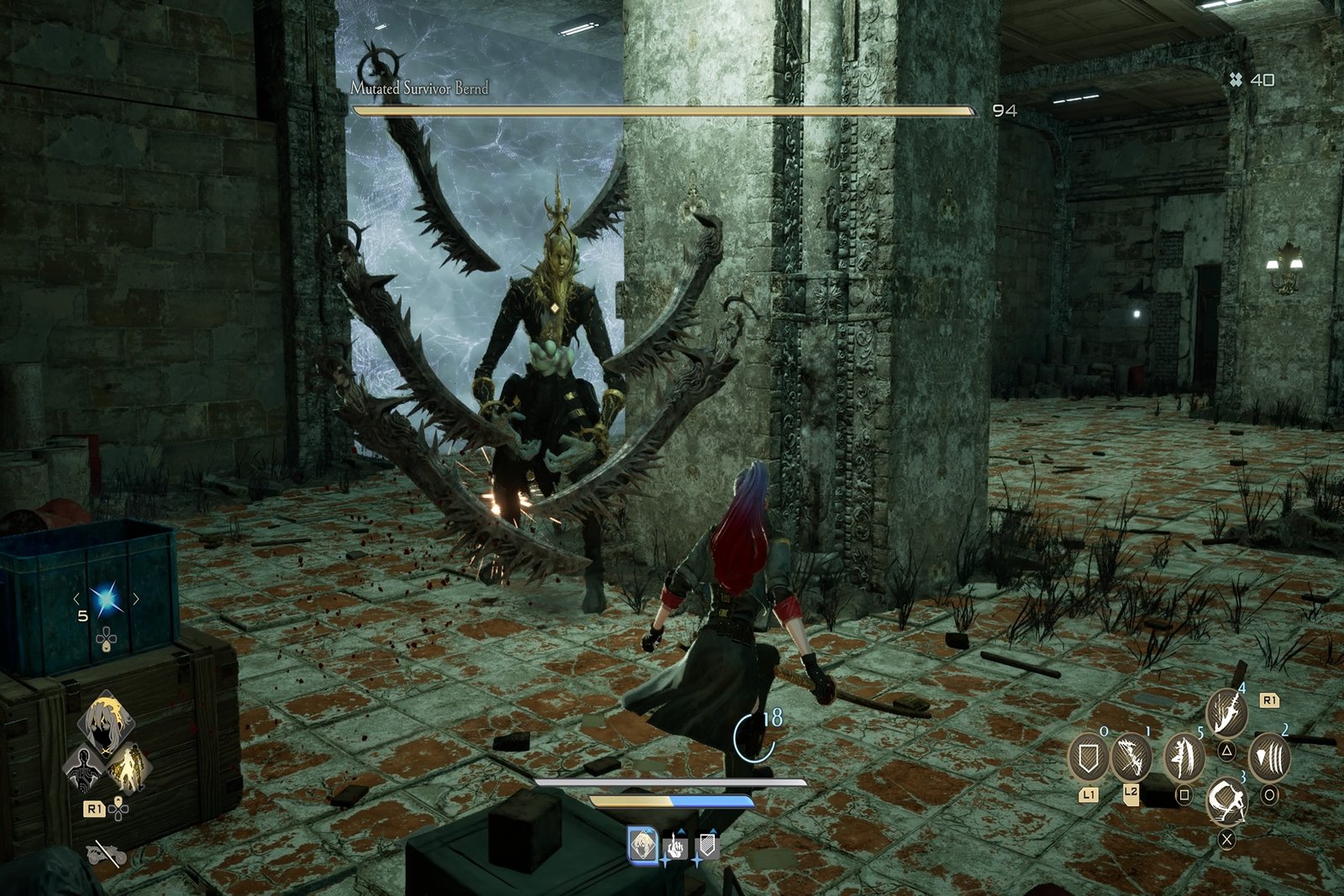1344x896 pixels.
Task: Select the hand gesture buff tab
Action: pos(675,846)
